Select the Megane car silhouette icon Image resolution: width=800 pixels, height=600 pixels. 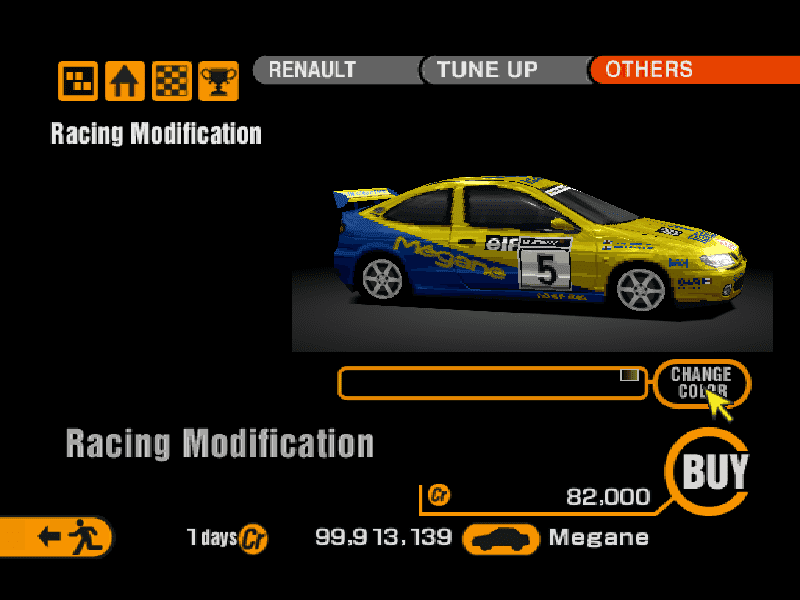click(502, 539)
